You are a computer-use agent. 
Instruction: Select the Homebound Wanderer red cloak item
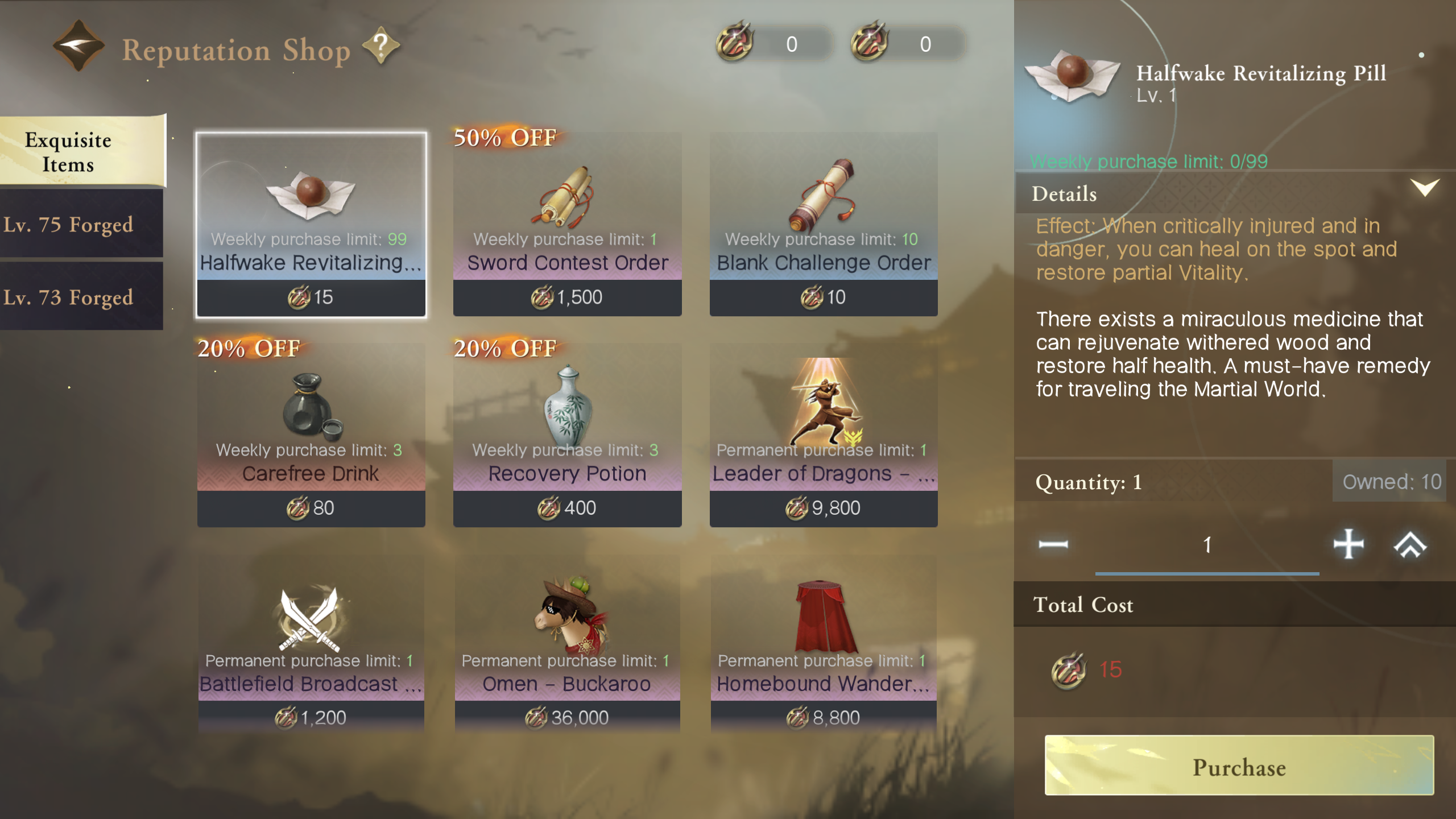point(824,643)
